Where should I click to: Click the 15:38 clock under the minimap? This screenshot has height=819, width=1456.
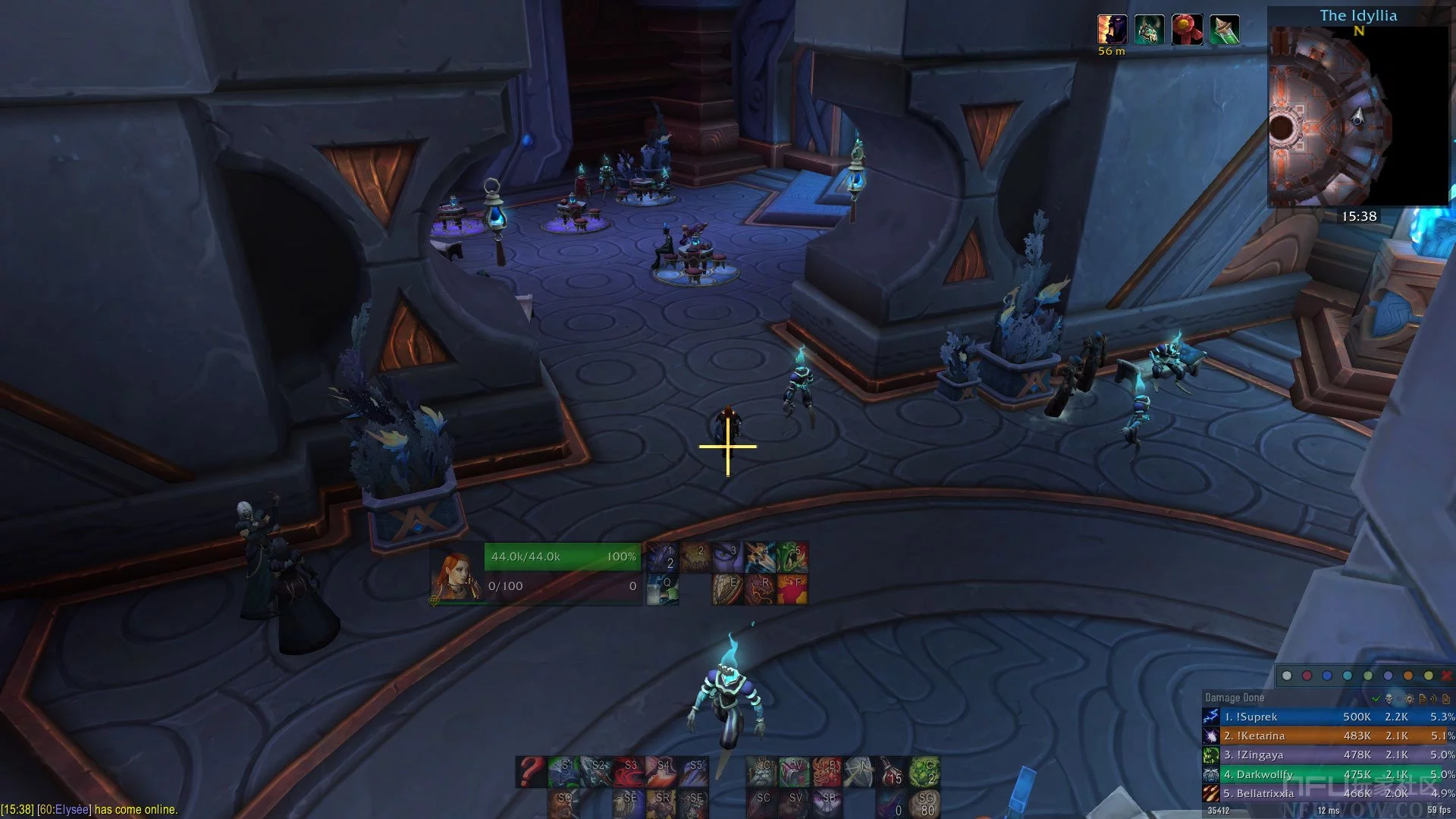click(x=1359, y=216)
